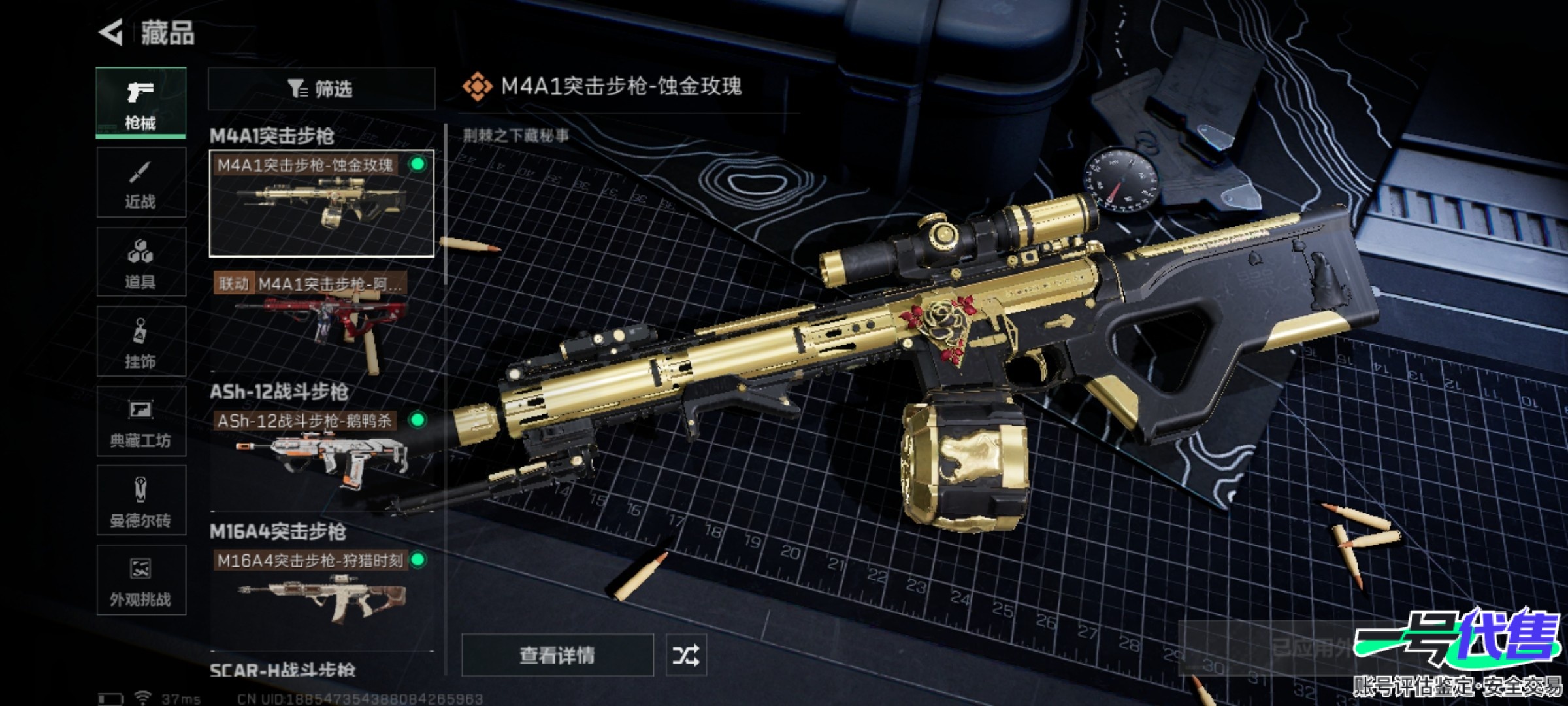Viewport: 1568px width, 706px height.
Task: Choose the red 联动 M4A1 skin
Action: [321, 322]
